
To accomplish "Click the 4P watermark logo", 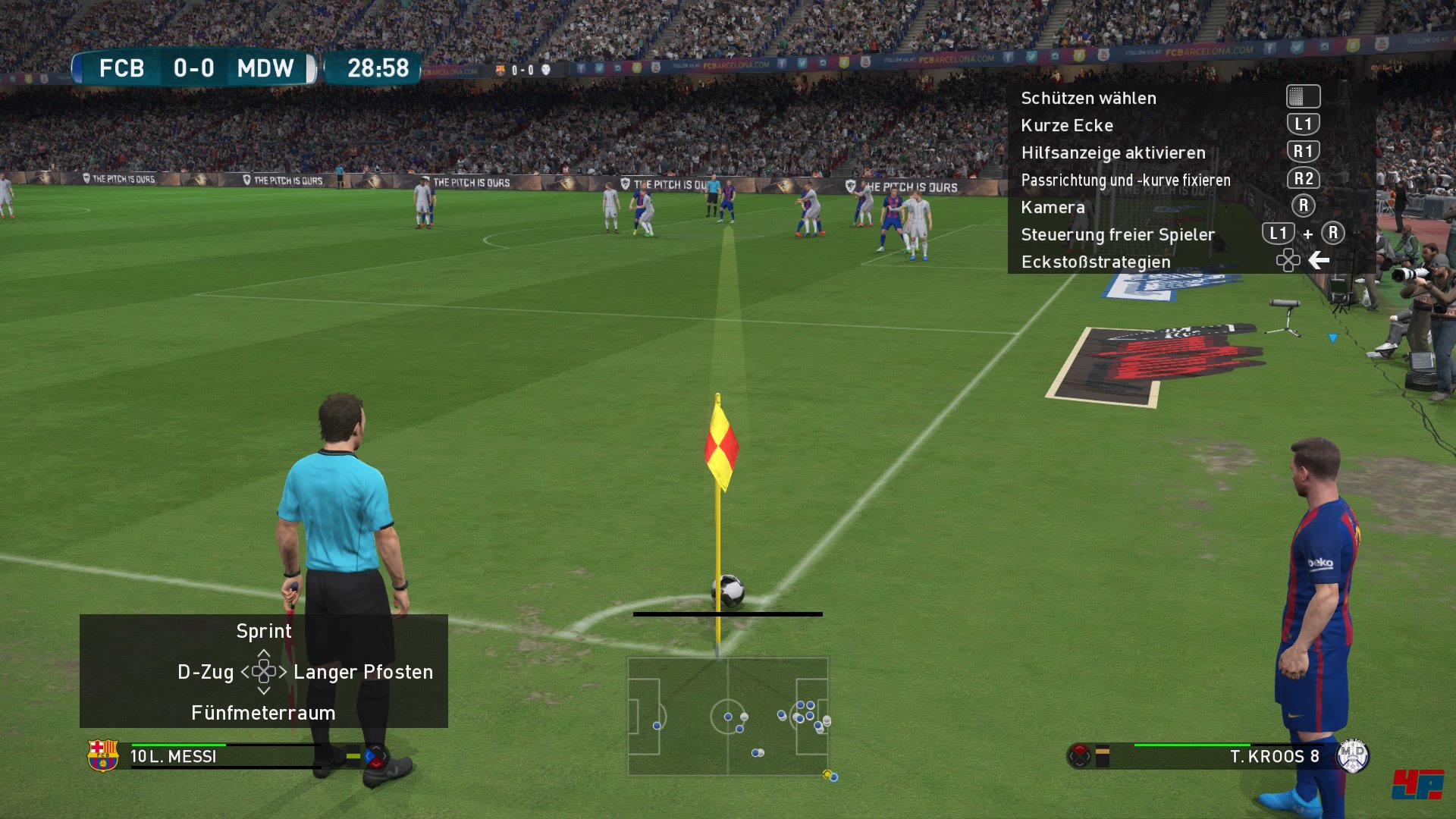I will 1417,784.
